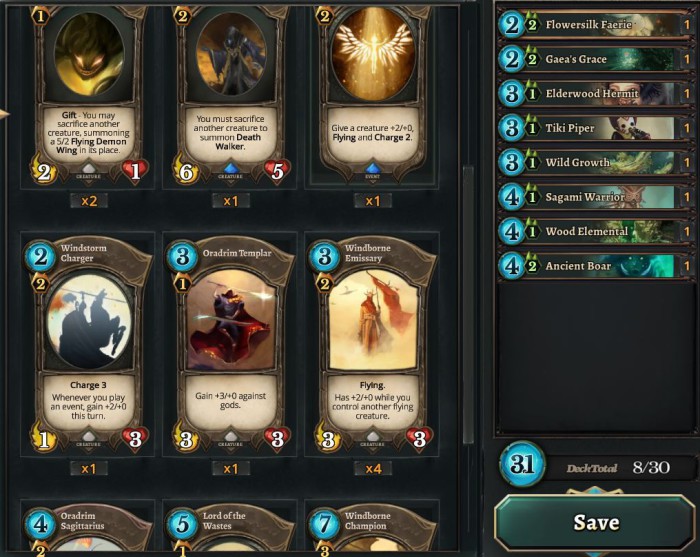This screenshot has width=700, height=557.
Task: Open the Oradrim Sagittarius card
Action: coord(87,530)
